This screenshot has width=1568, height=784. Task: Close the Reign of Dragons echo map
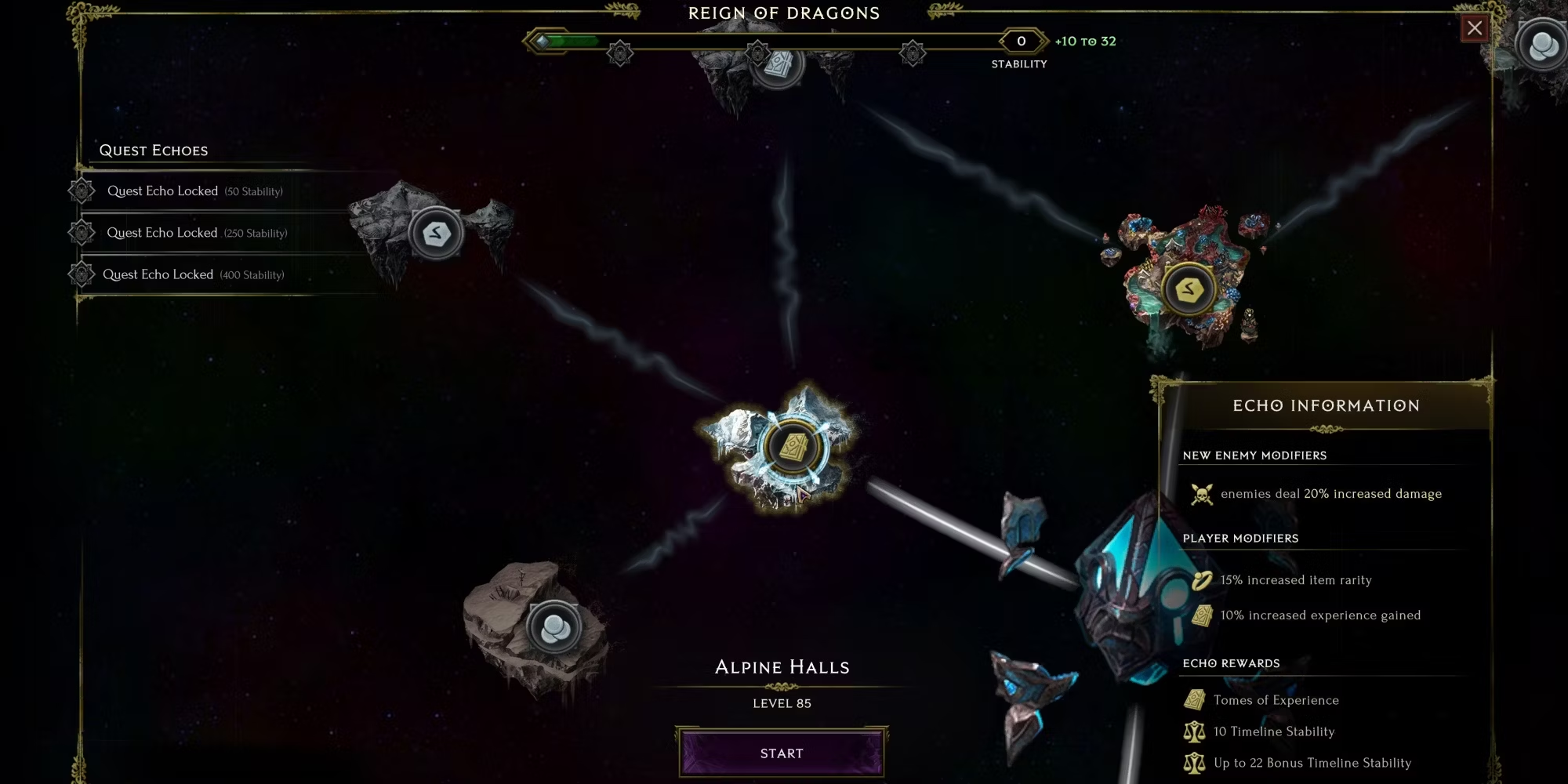tap(1475, 28)
